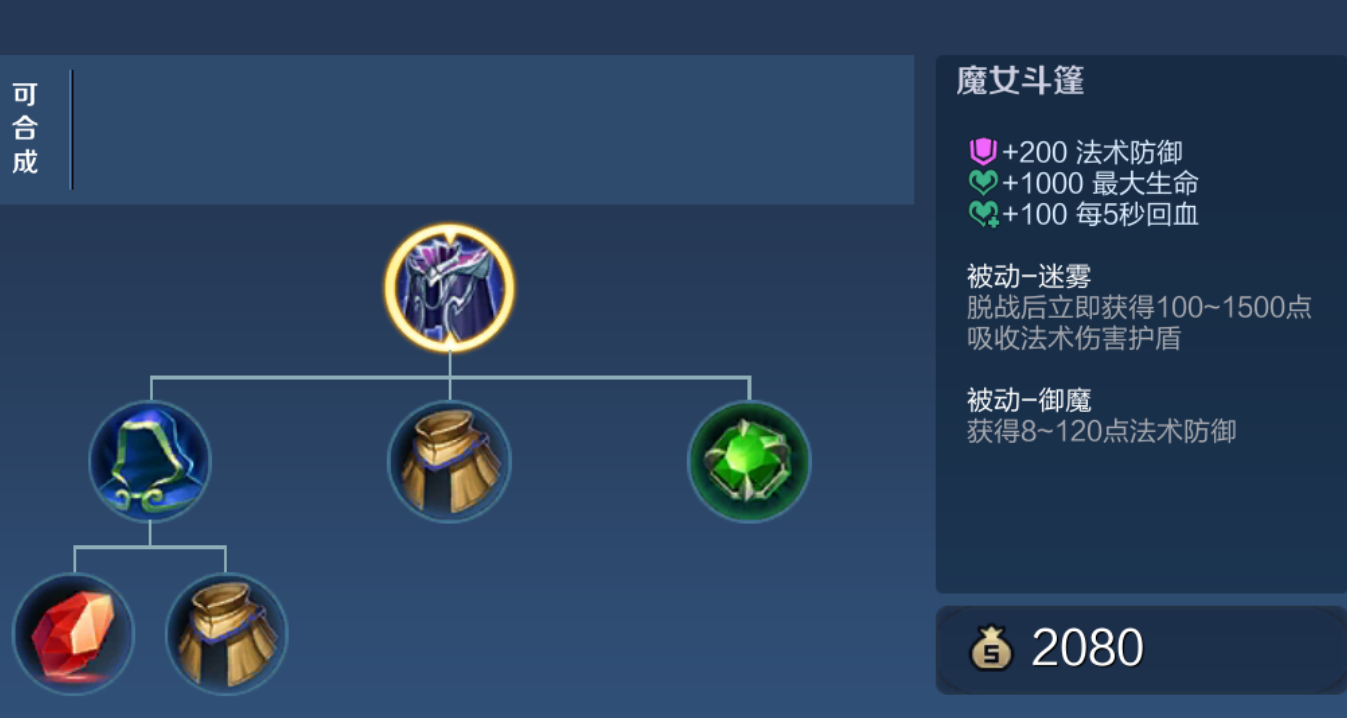1347x718 pixels.
Task: Choose the blue hood component icon
Action: tap(150, 461)
